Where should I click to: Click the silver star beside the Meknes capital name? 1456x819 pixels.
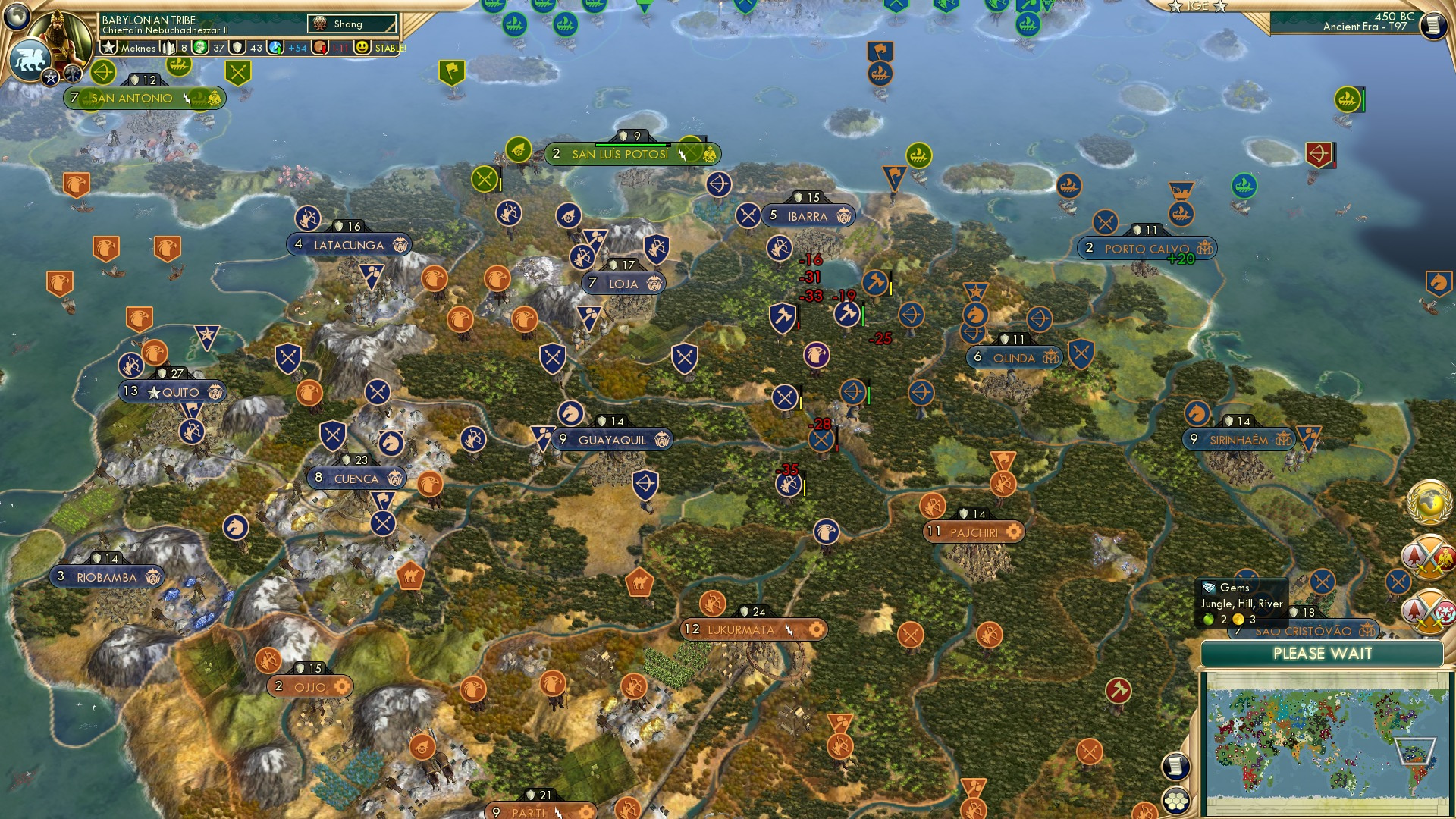tap(108, 47)
